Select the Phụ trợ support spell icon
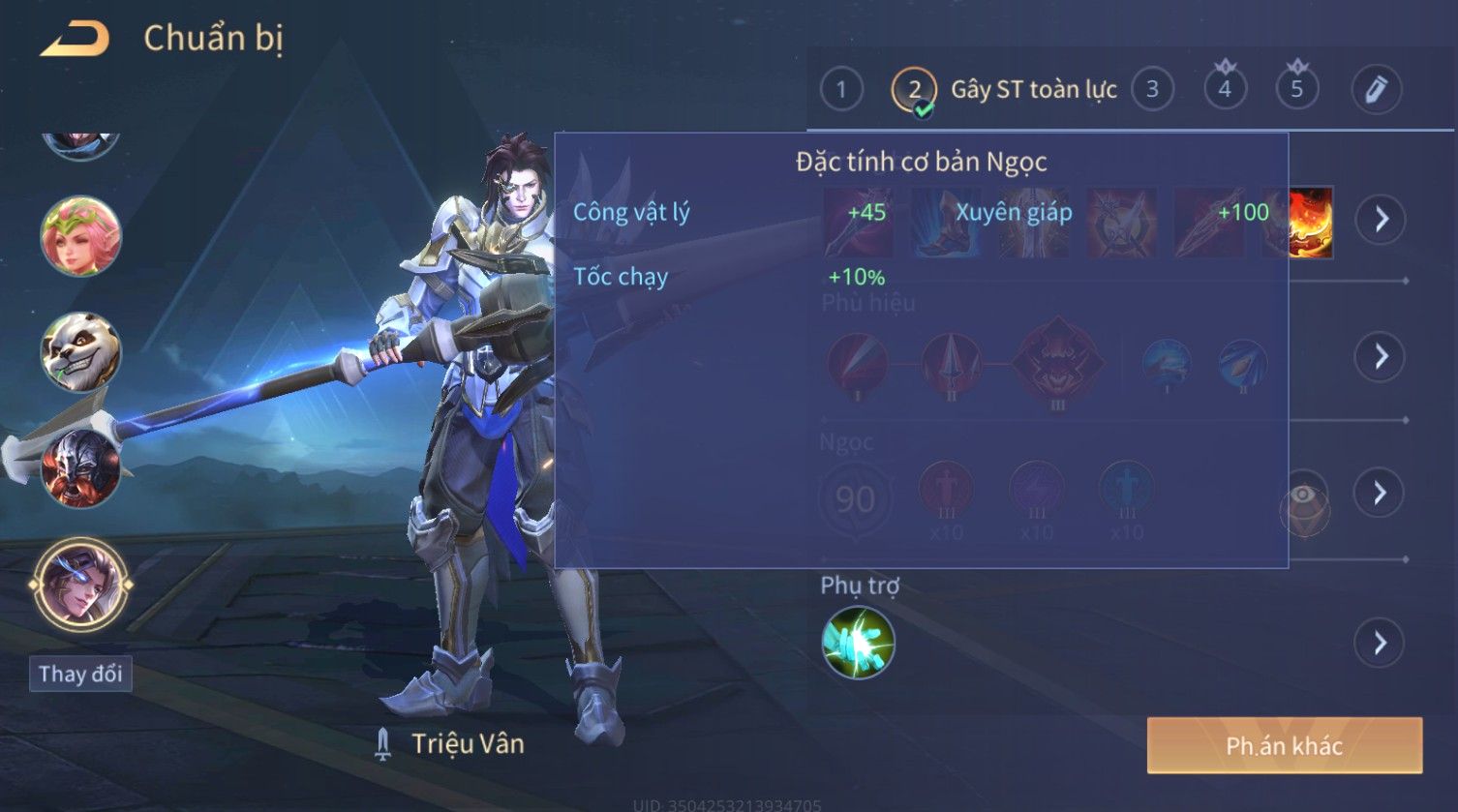The width and height of the screenshot is (1458, 812). pyautogui.click(x=858, y=643)
